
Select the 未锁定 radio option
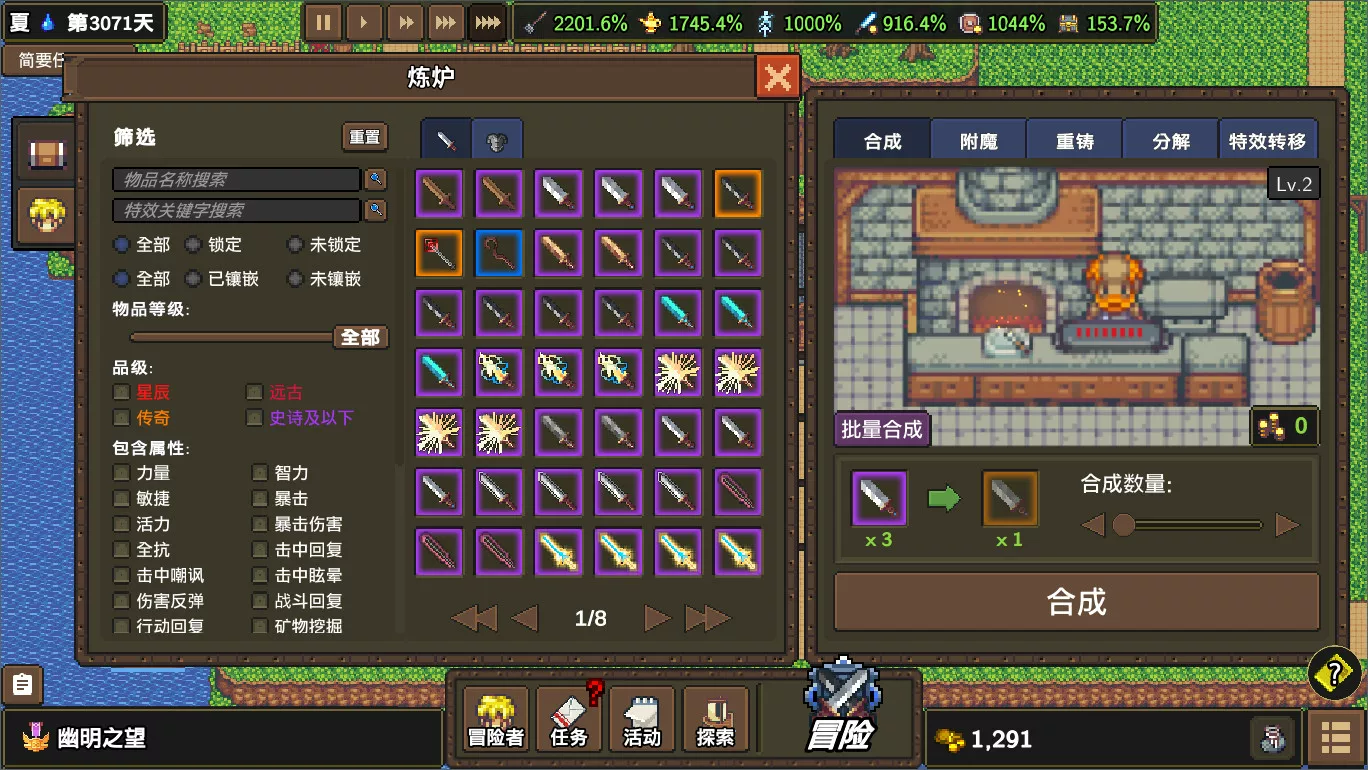[x=296, y=244]
